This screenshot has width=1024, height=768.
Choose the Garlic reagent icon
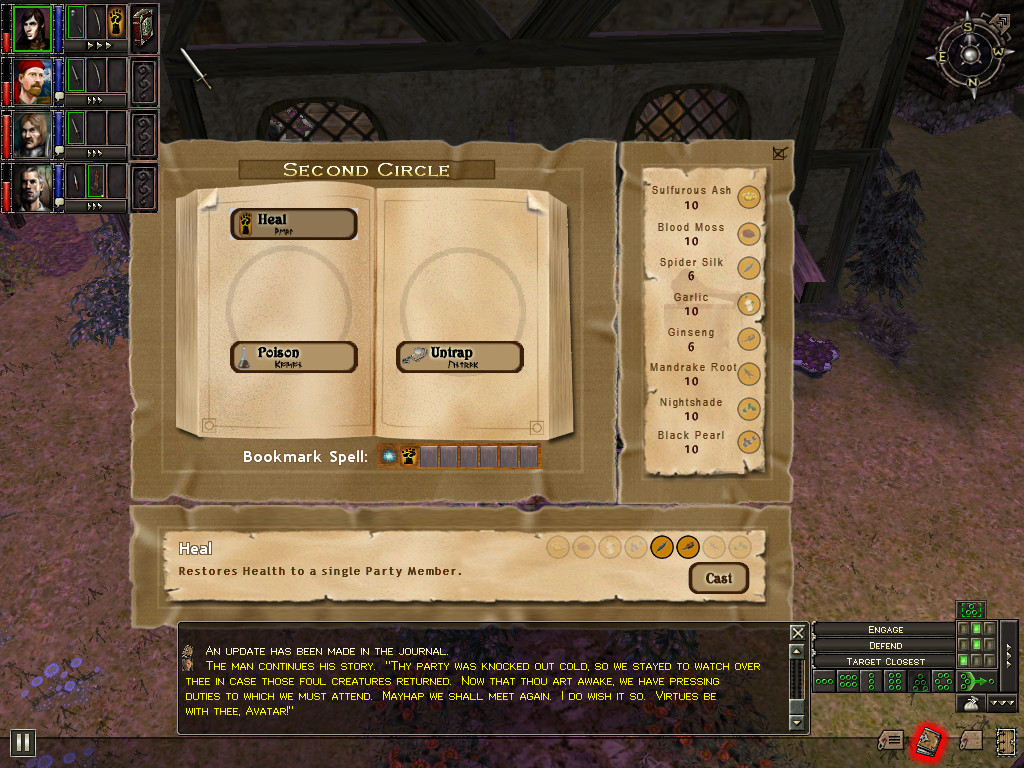[x=749, y=304]
